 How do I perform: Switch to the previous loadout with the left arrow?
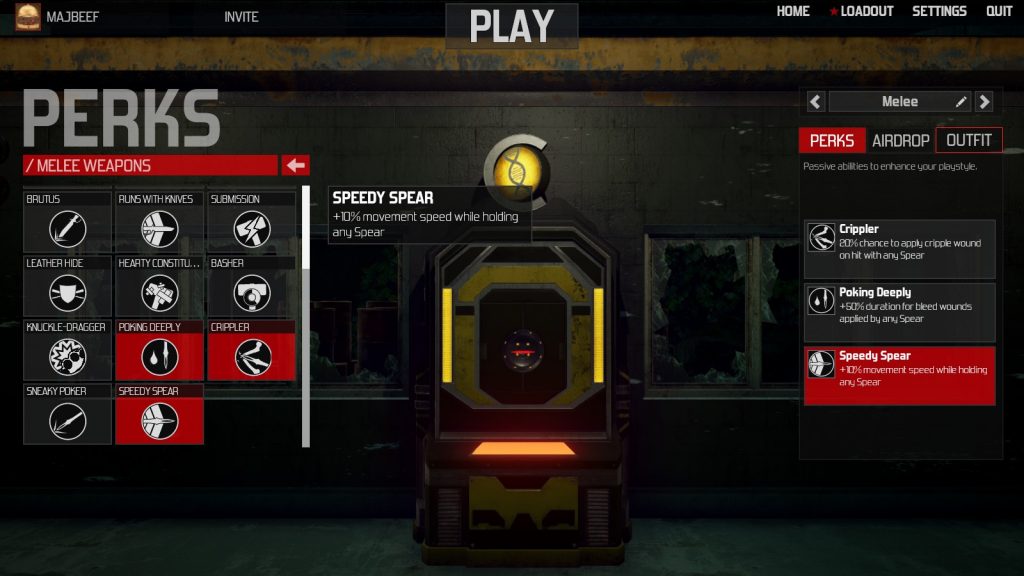816,101
